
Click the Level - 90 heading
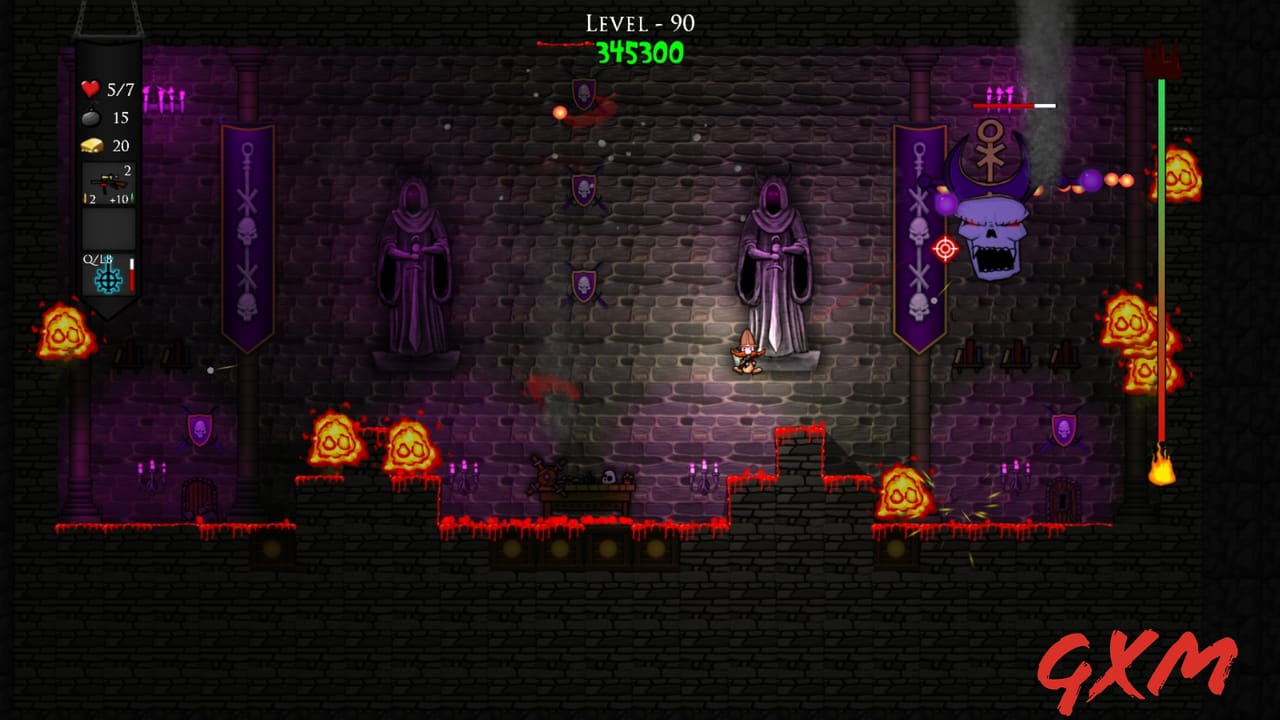click(x=640, y=20)
